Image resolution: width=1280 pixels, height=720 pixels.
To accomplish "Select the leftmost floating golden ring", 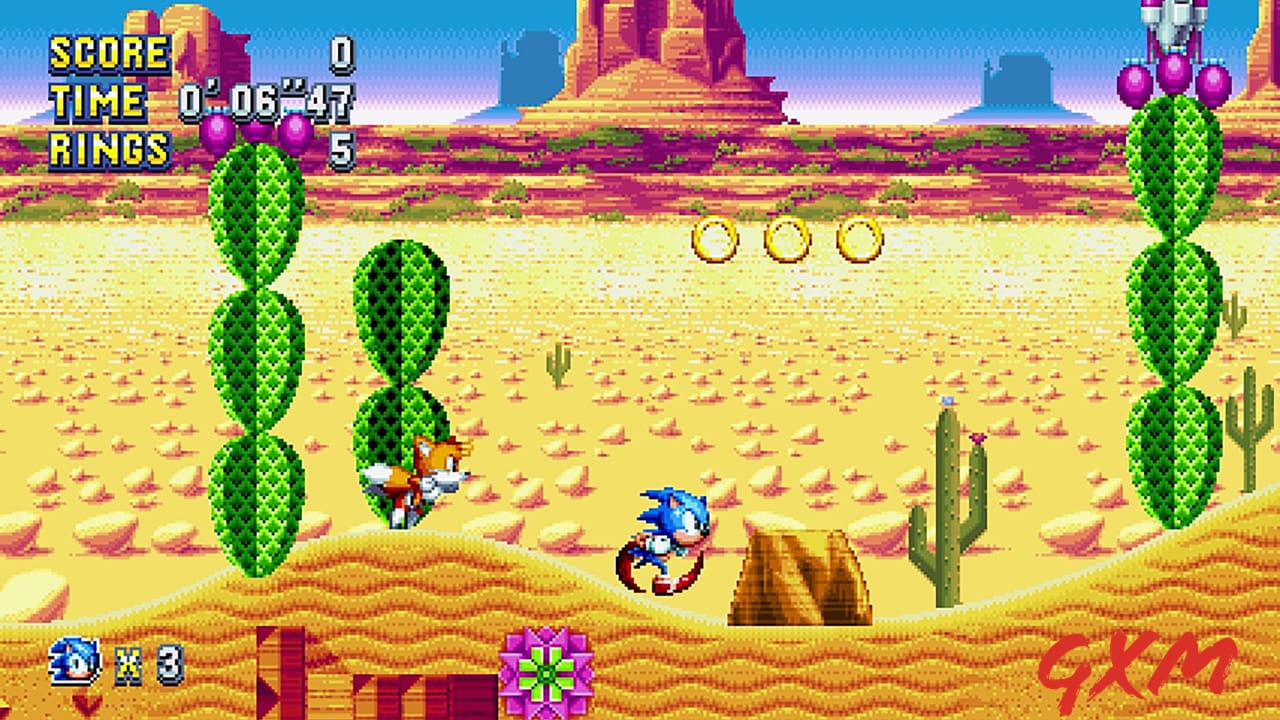I will 714,237.
